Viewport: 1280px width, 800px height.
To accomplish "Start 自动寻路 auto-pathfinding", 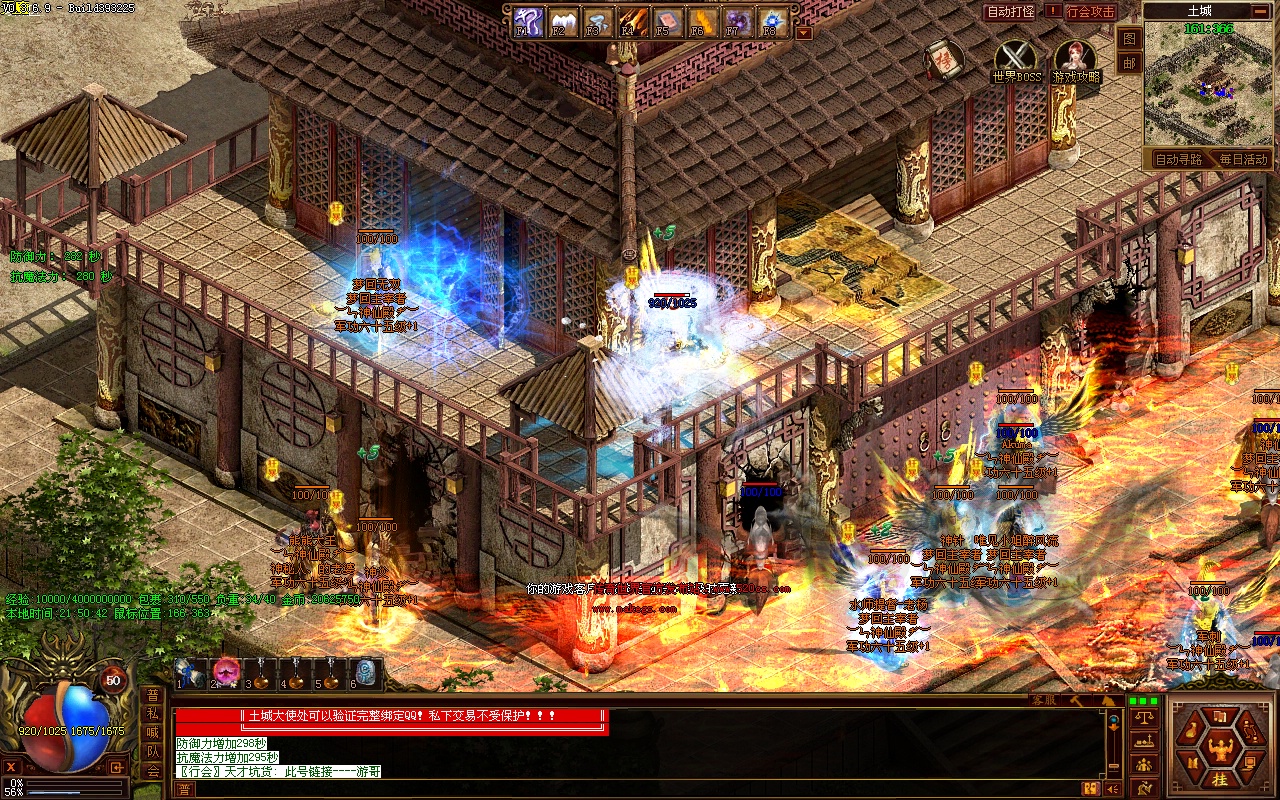I will tap(1178, 159).
